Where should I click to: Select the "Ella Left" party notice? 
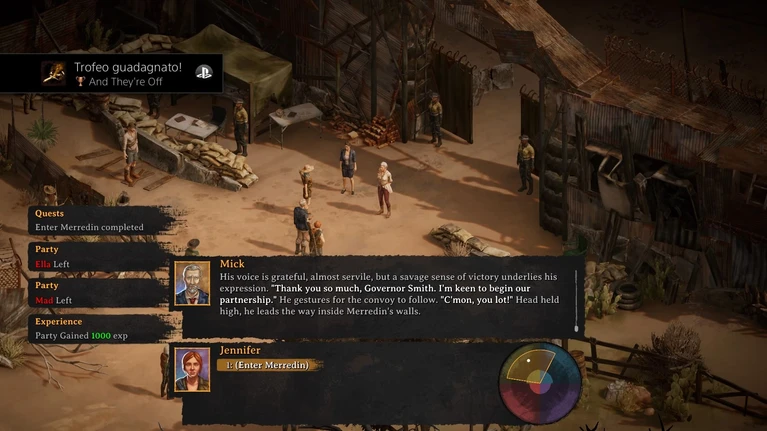90,256
